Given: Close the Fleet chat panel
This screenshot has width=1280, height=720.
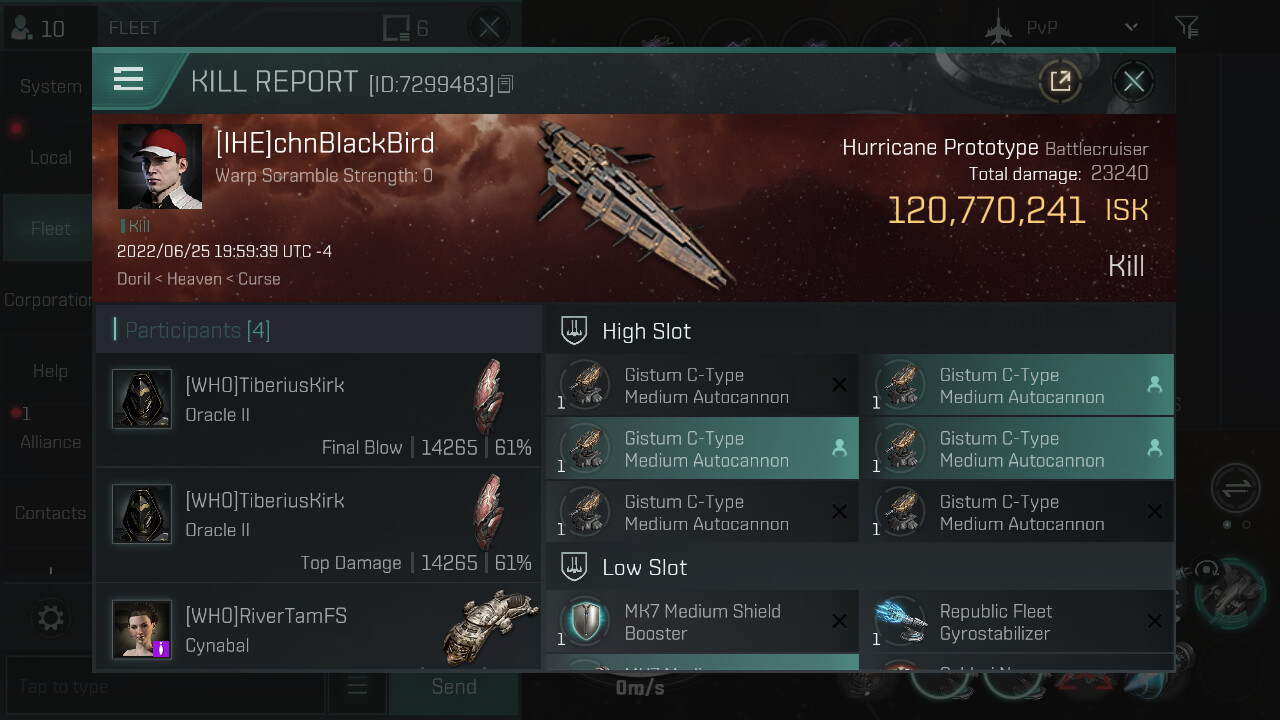Looking at the screenshot, I should tap(489, 28).
